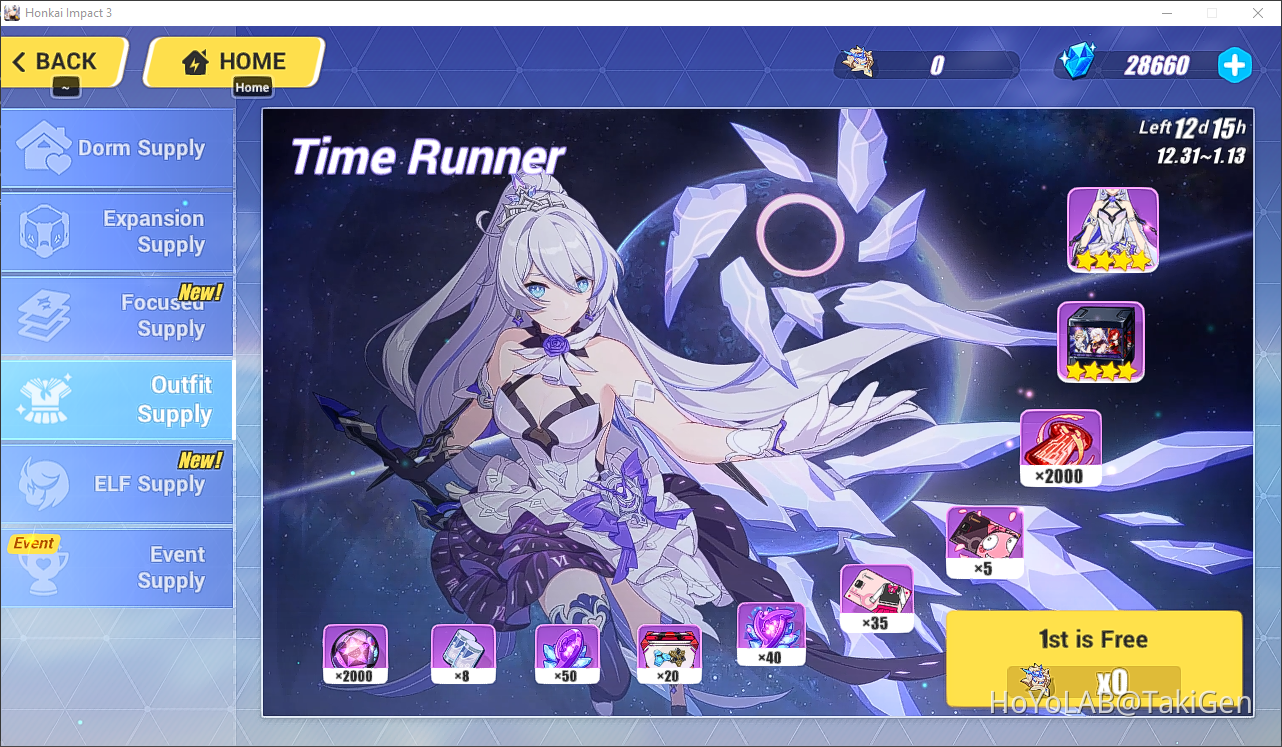
Task: Select the x2000 pink gem item
Action: click(355, 651)
